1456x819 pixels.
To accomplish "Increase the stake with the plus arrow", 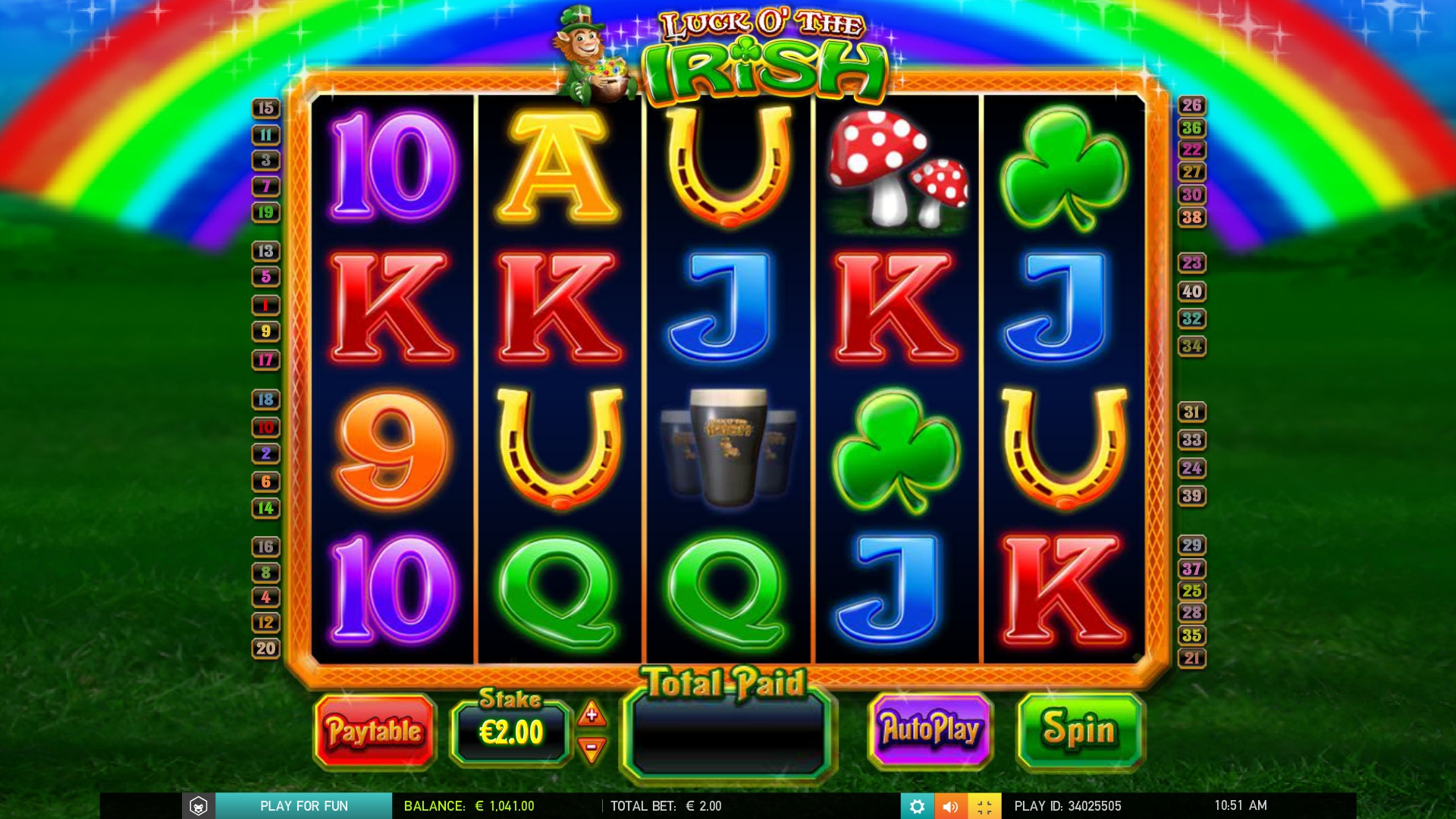I will [591, 714].
